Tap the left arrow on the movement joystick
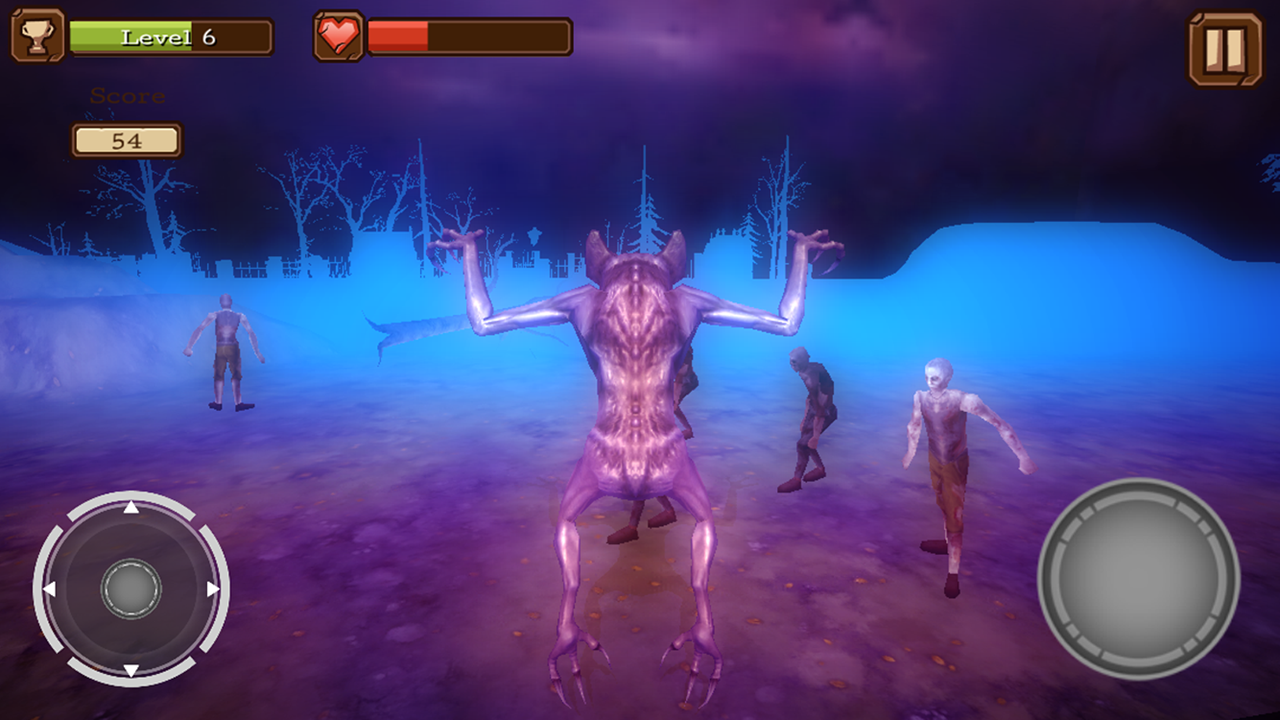This screenshot has height=720, width=1280. [50, 590]
